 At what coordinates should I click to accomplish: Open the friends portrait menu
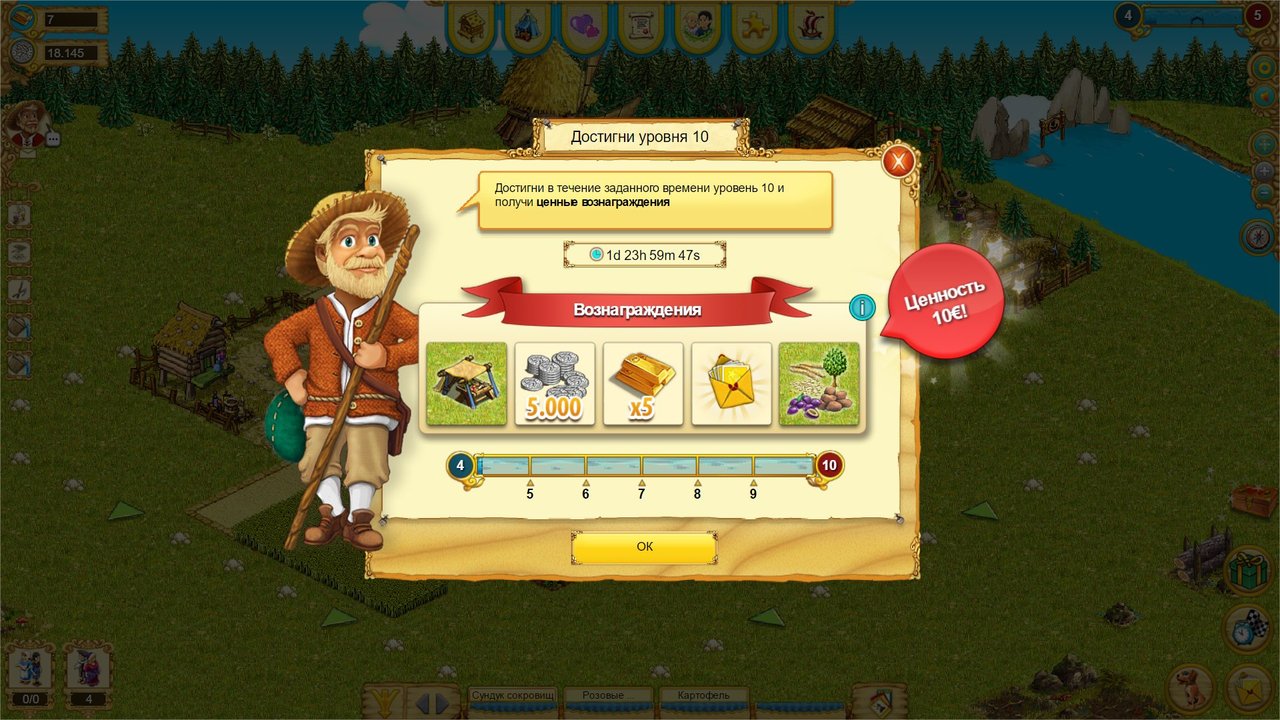(698, 26)
